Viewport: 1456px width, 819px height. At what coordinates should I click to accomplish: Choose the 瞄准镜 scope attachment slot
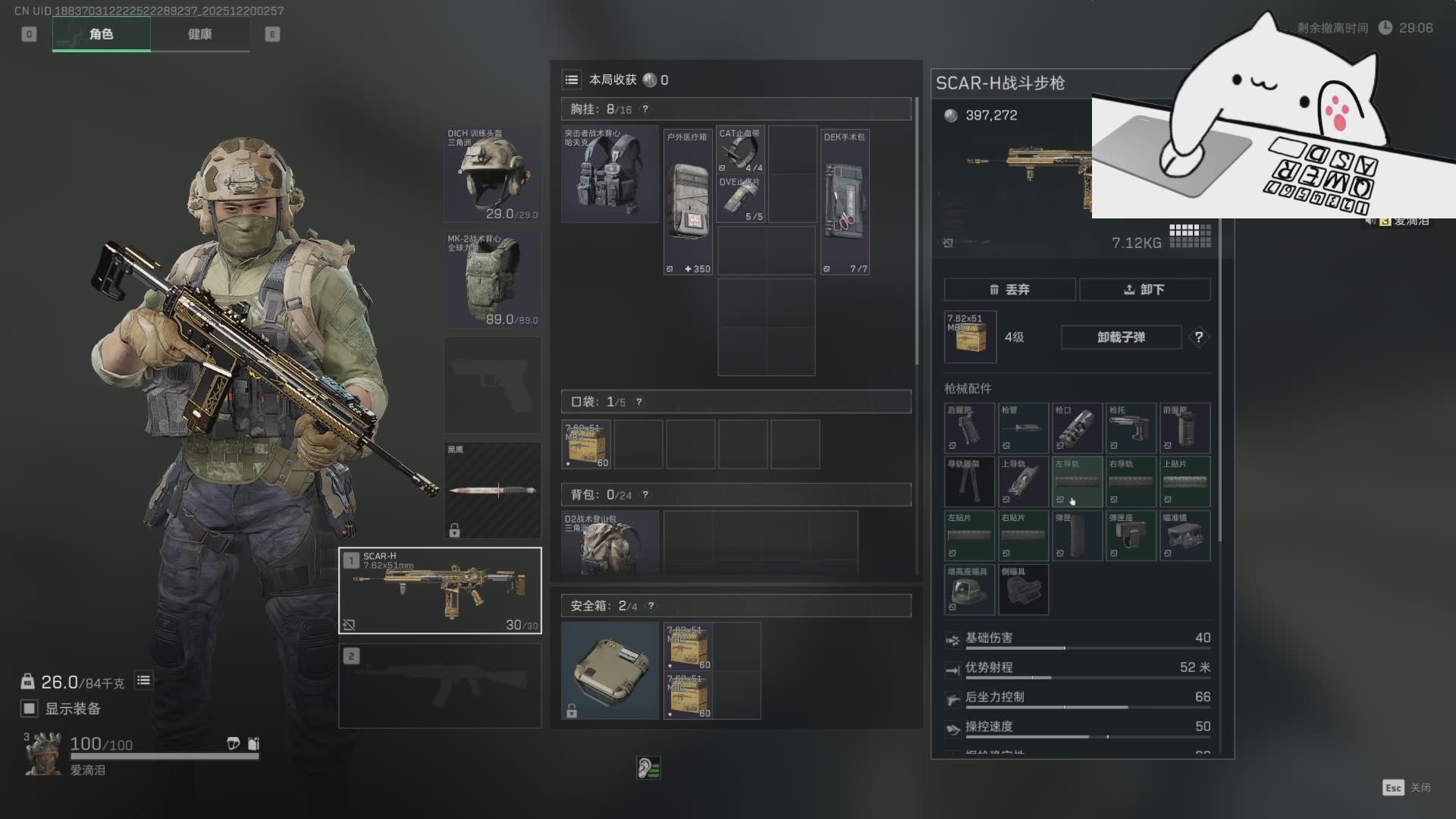[1185, 536]
